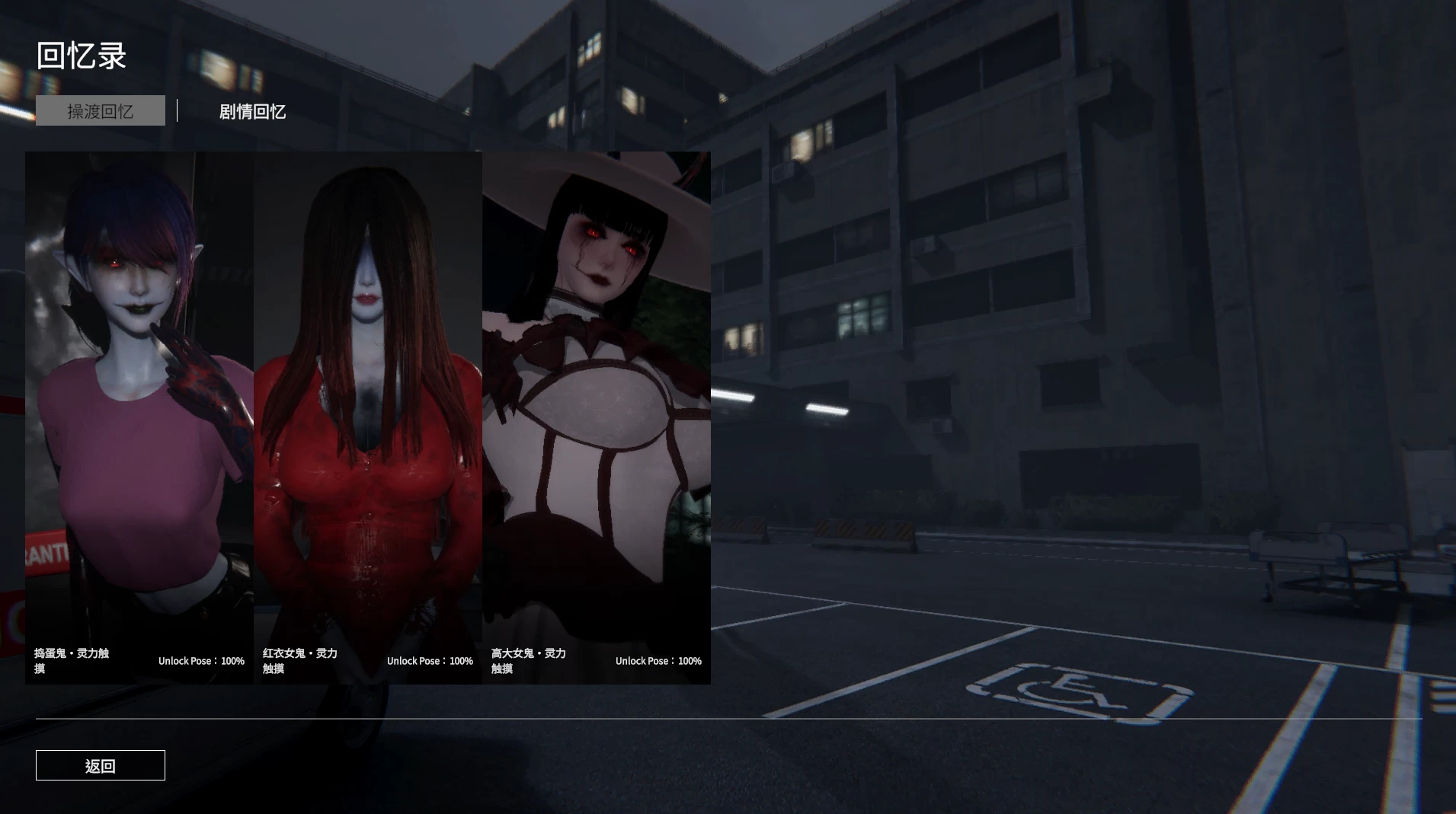The image size is (1456, 814).
Task: Switch to the 剧情回忆 tab
Action: point(251,111)
